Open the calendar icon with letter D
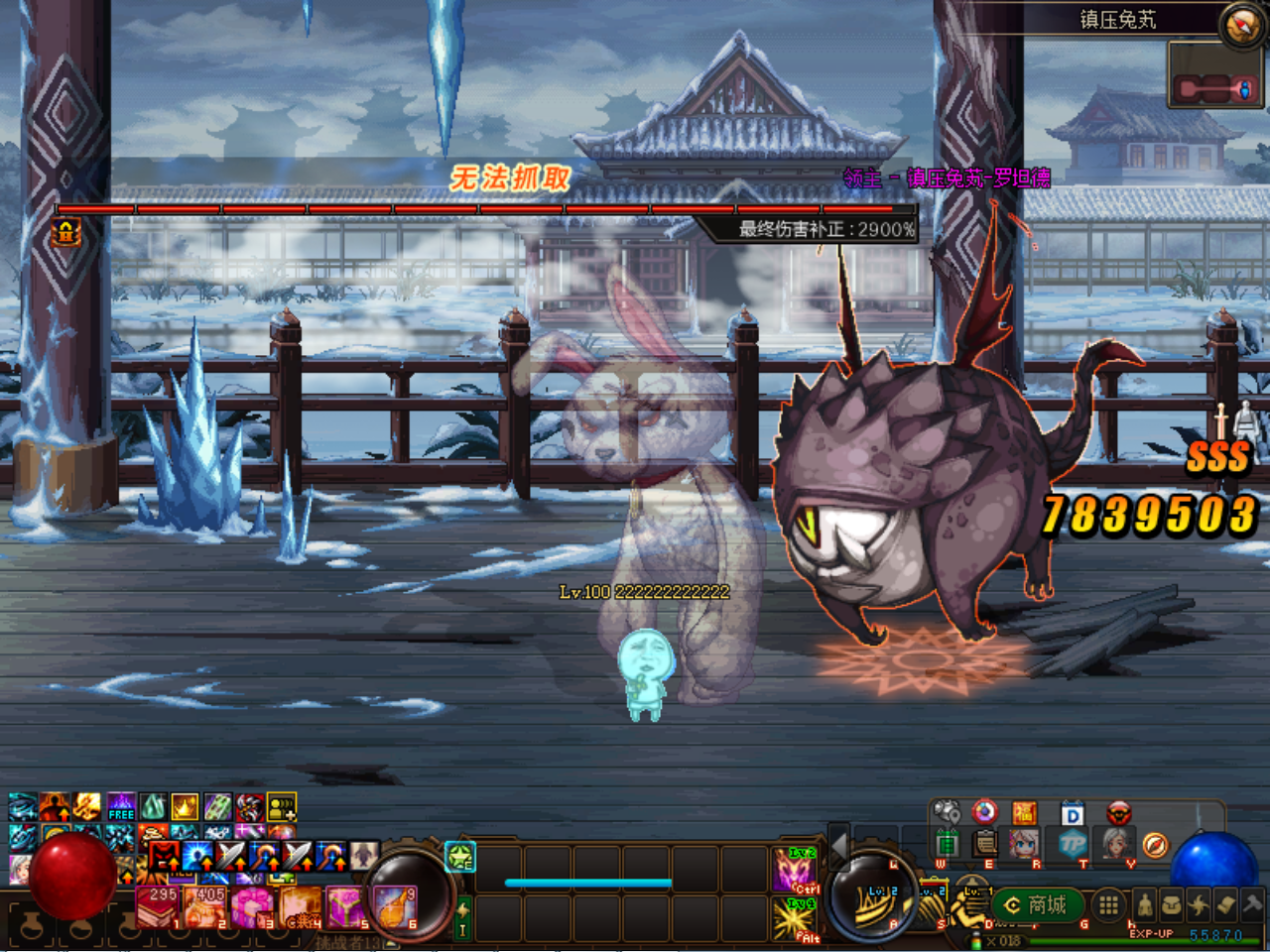Image resolution: width=1270 pixels, height=952 pixels. pos(1072,814)
